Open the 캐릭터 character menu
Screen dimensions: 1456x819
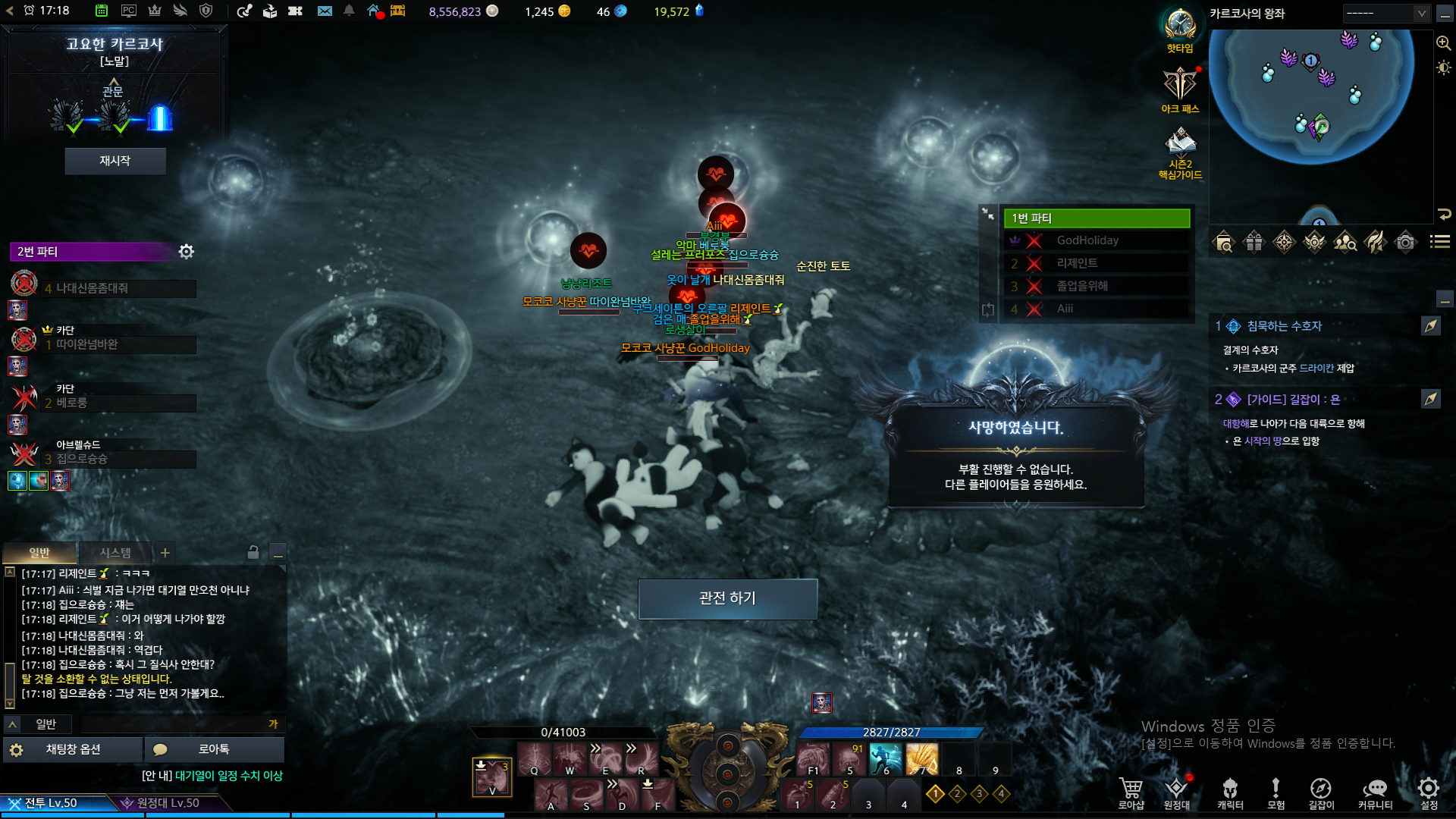click(x=1230, y=792)
